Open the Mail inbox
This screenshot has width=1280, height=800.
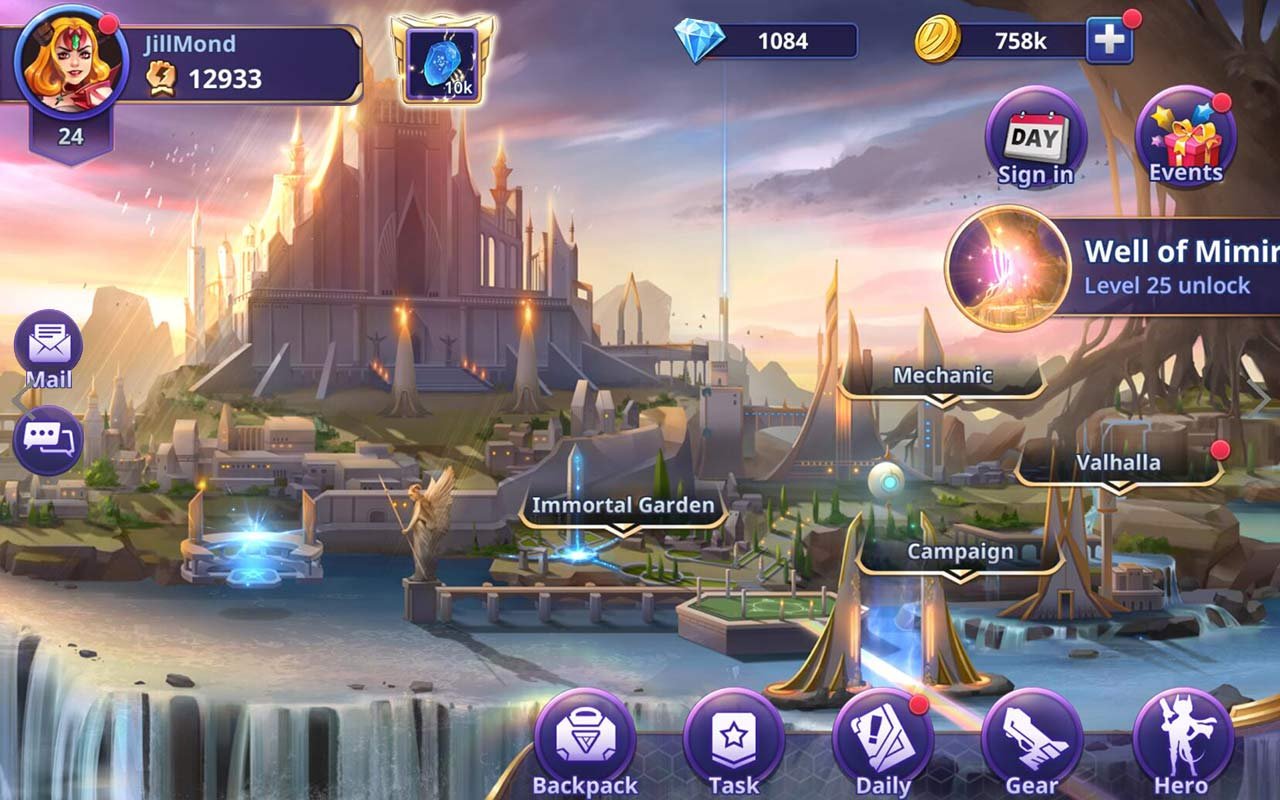pyautogui.click(x=48, y=347)
